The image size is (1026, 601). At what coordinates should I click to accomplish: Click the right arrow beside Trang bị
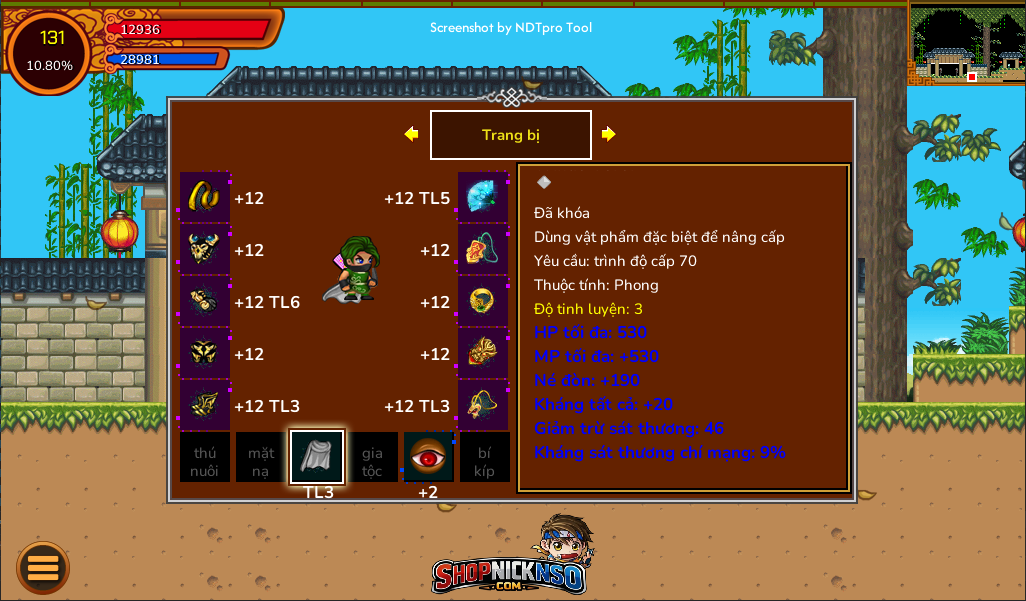click(x=608, y=134)
